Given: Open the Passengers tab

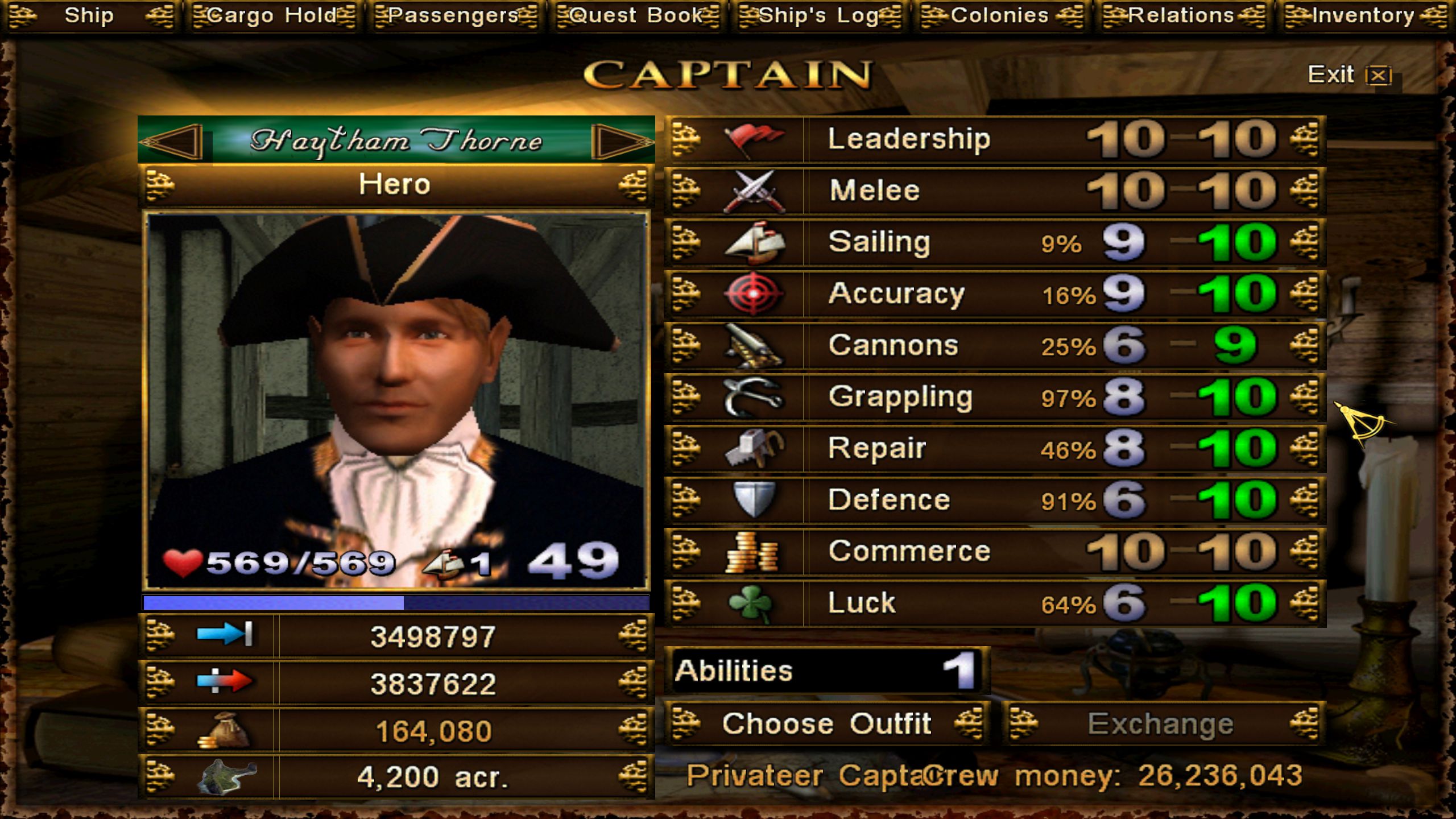Looking at the screenshot, I should [x=455, y=15].
